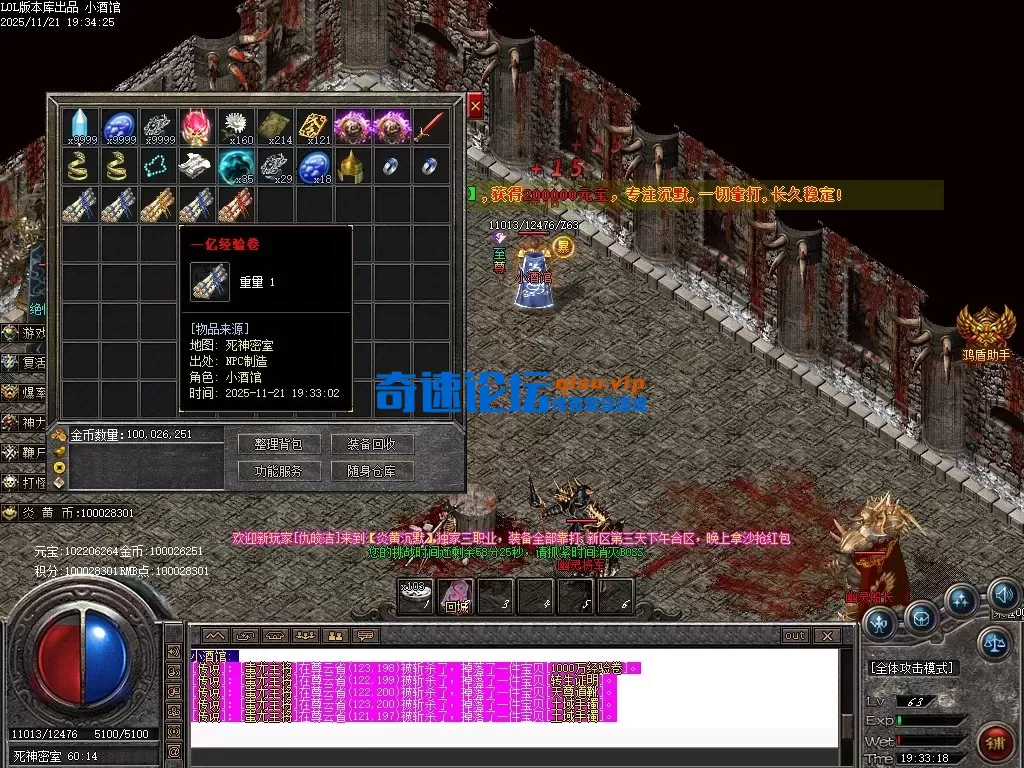This screenshot has width=1024, height=768.
Task: Click the balance scales trade icon
Action: pyautogui.click(x=993, y=641)
